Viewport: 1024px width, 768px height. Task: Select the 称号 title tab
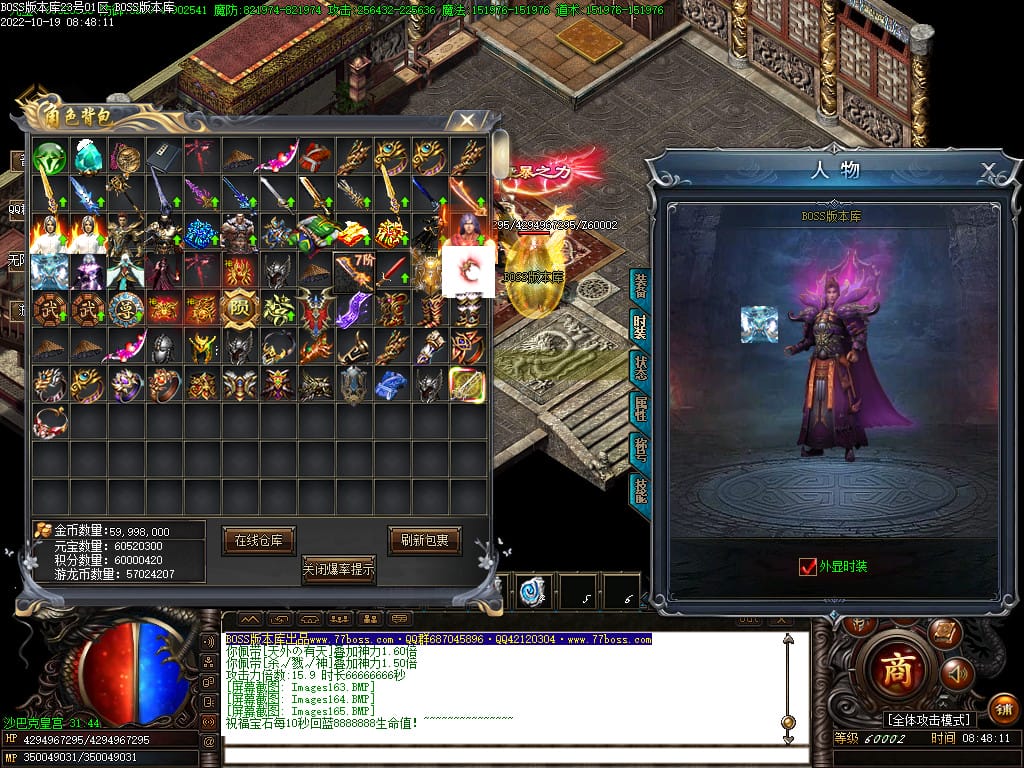coord(639,451)
